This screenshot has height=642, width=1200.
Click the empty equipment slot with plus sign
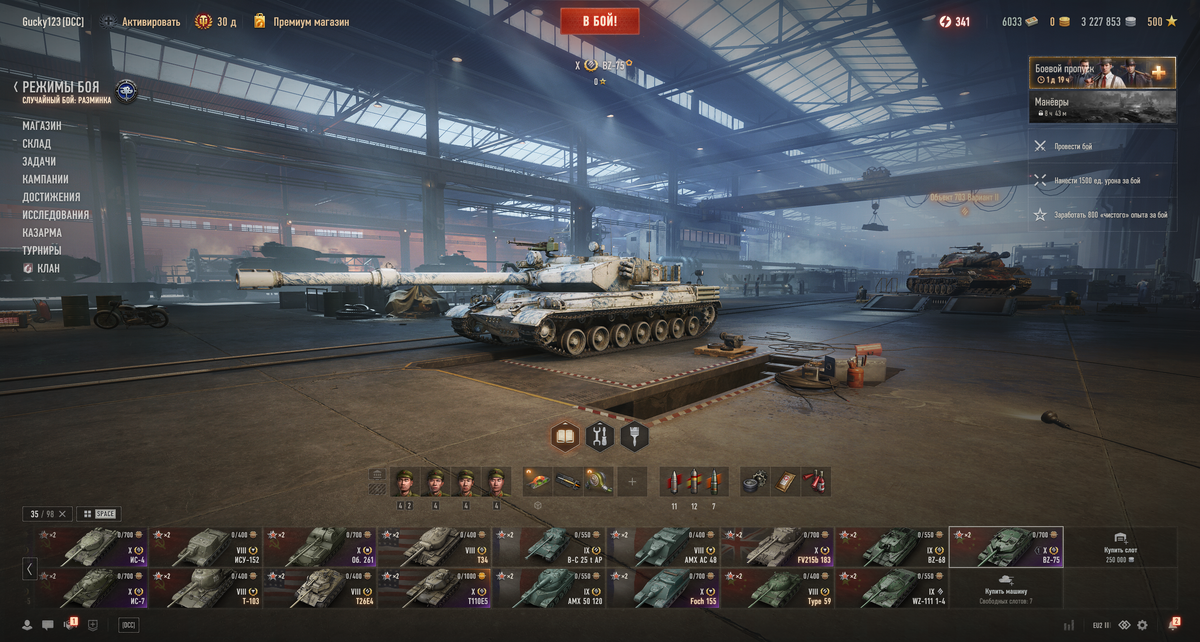(631, 482)
